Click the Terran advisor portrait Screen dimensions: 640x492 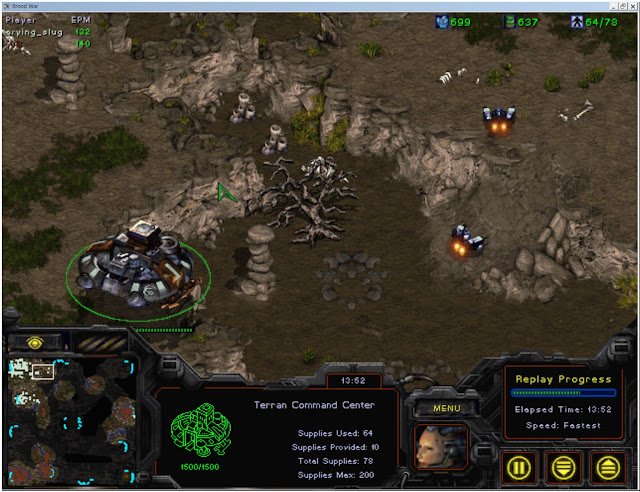tap(441, 446)
